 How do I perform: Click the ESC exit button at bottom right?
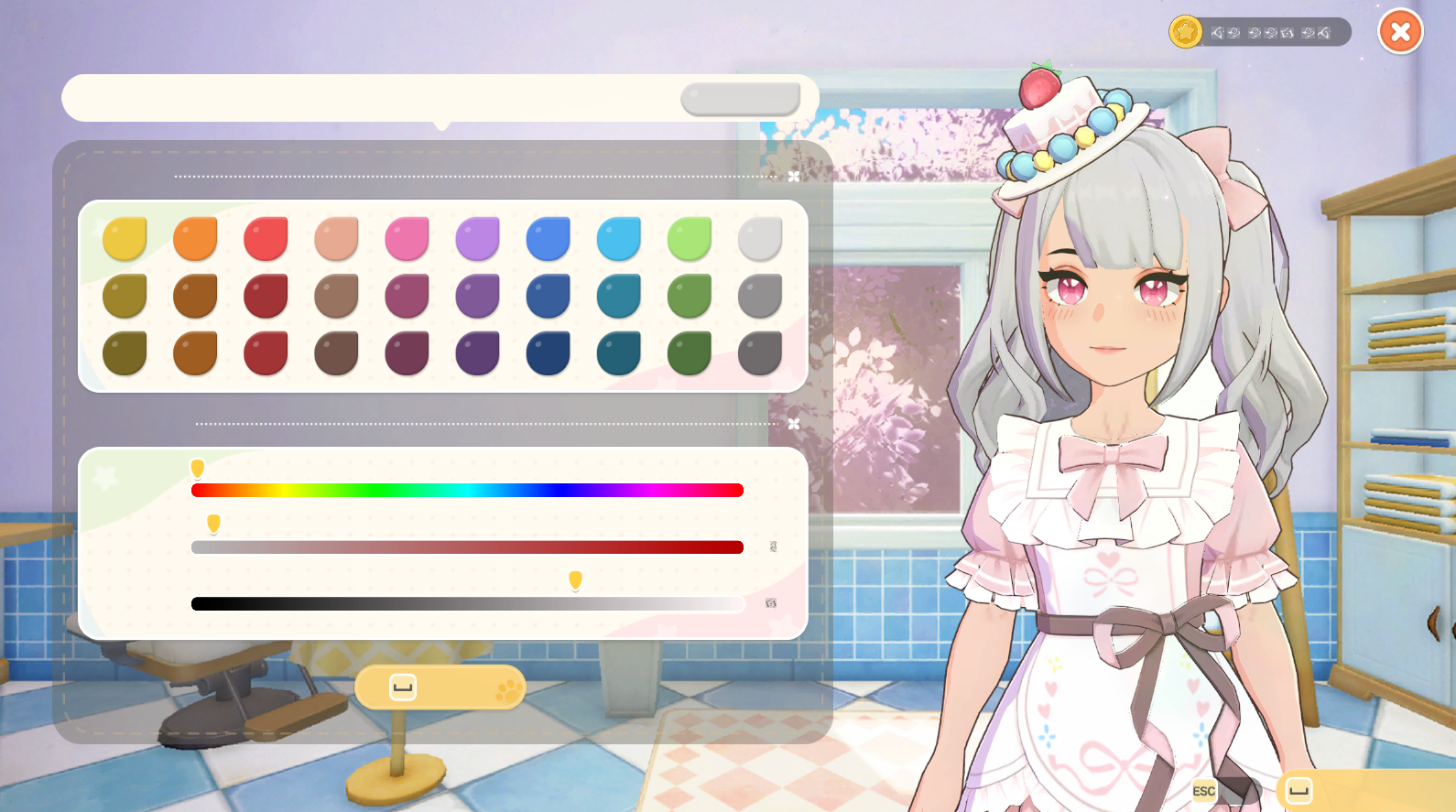(x=1203, y=791)
